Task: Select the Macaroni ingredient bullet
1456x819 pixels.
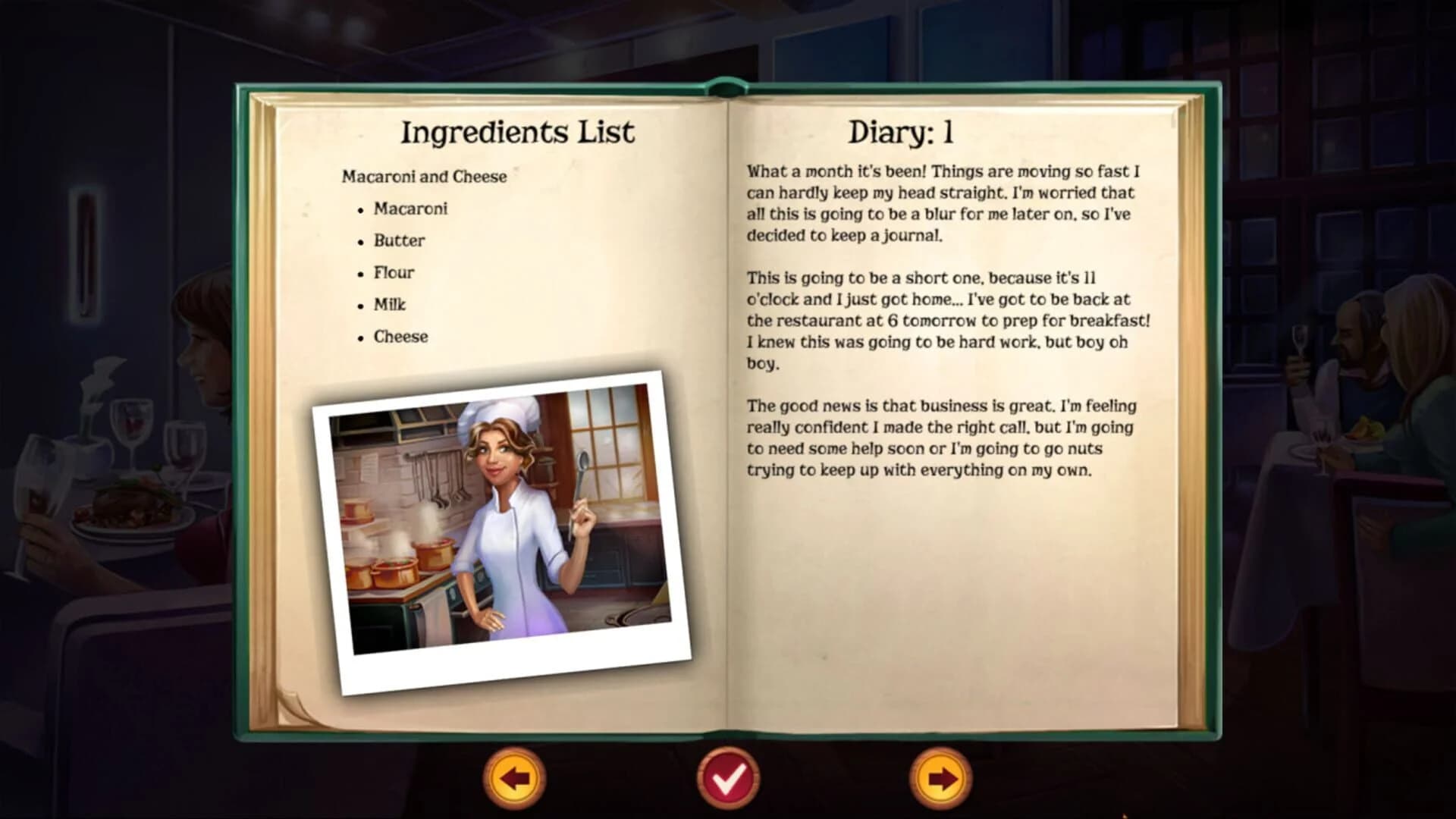Action: point(410,208)
